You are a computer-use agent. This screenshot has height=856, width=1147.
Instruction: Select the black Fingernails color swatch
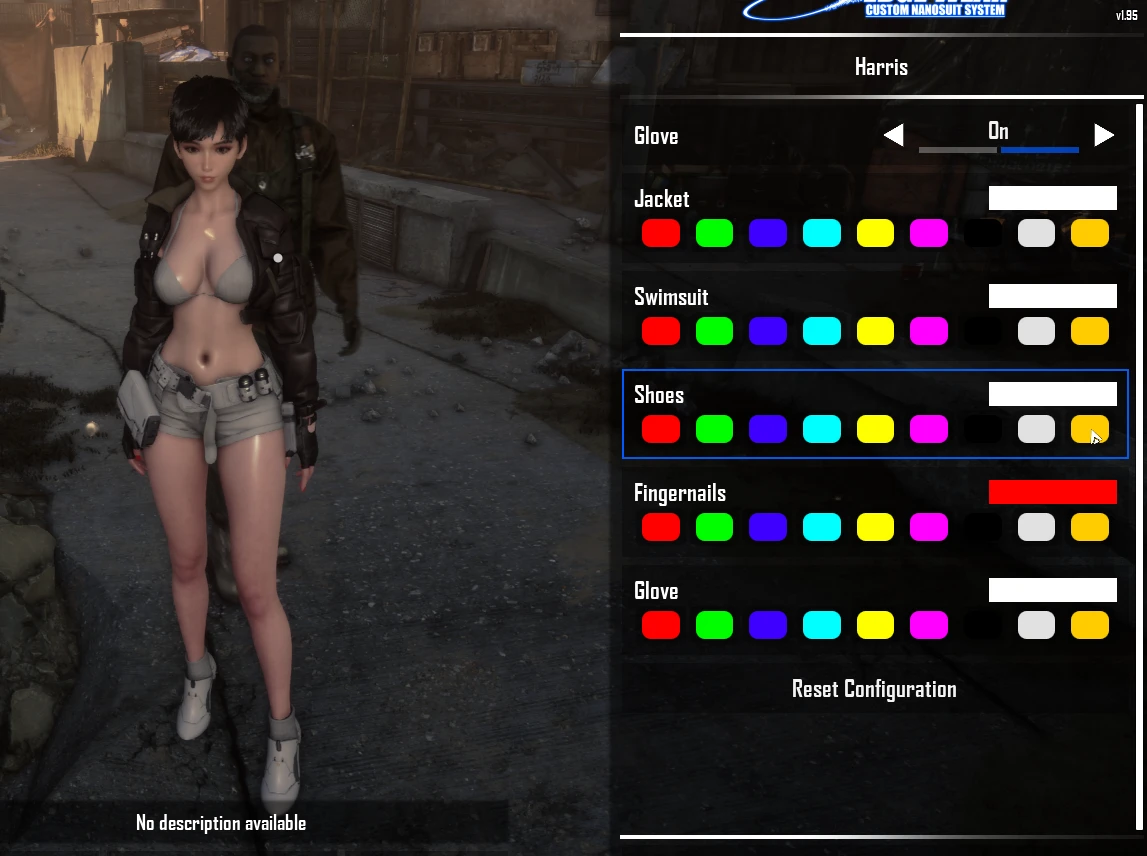point(983,527)
